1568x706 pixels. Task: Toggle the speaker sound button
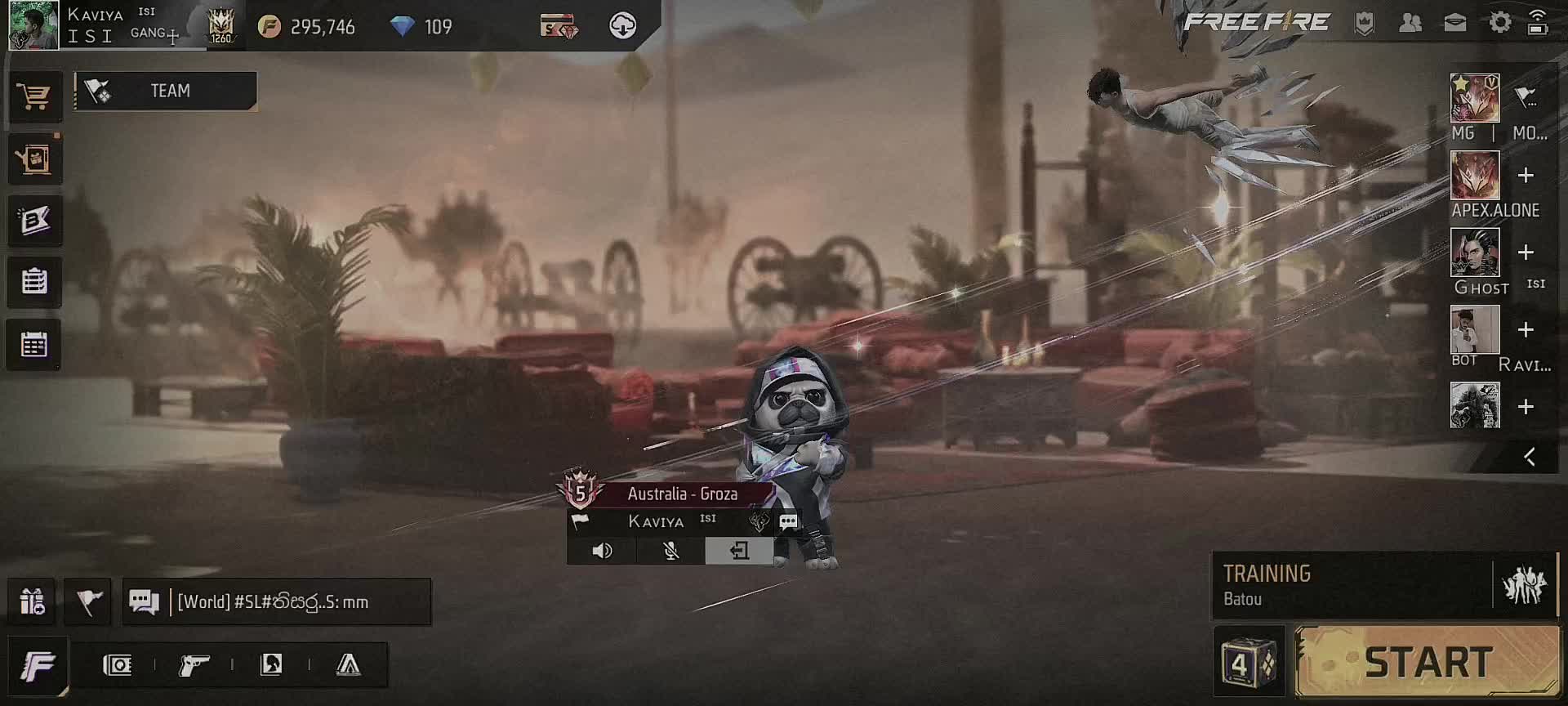[602, 551]
